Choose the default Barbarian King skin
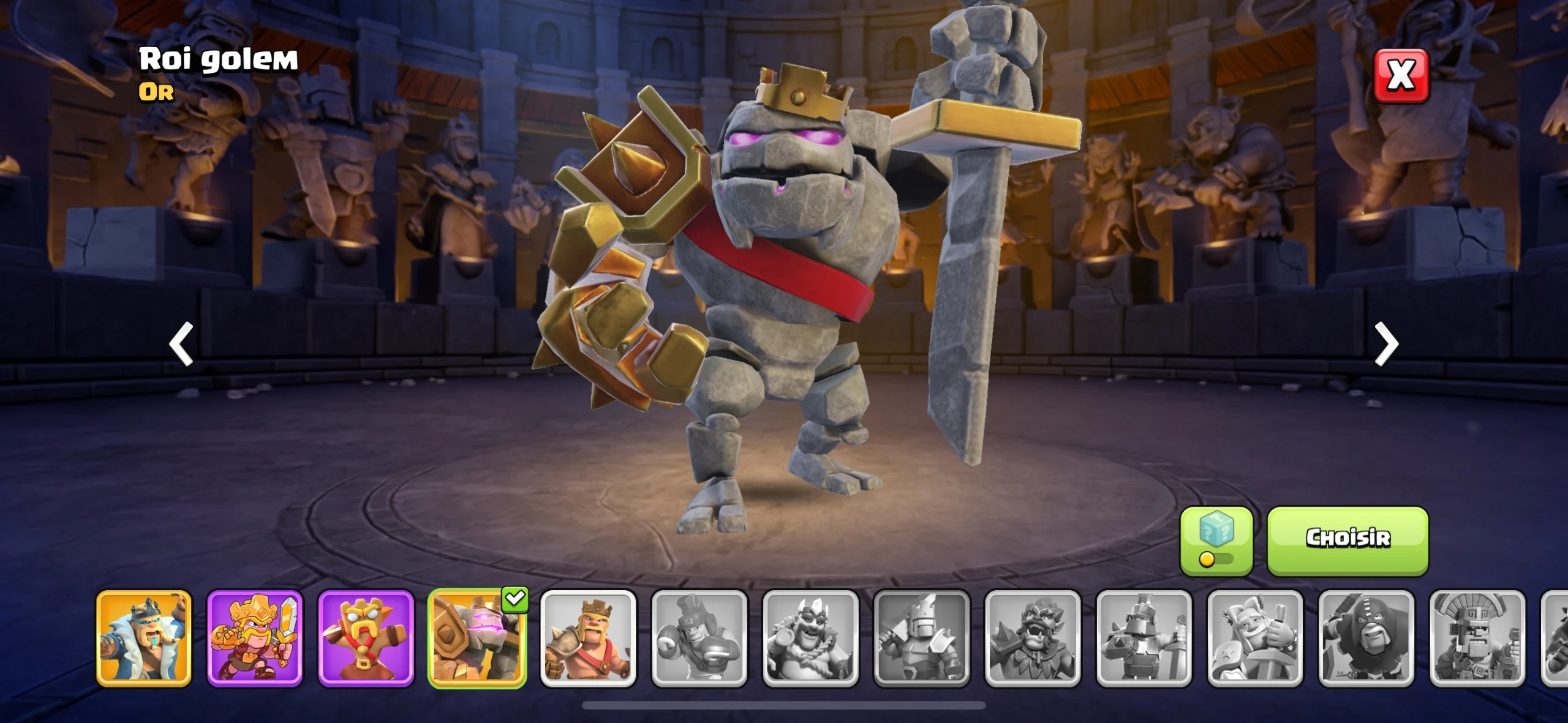The image size is (1568, 723). pyautogui.click(x=588, y=638)
